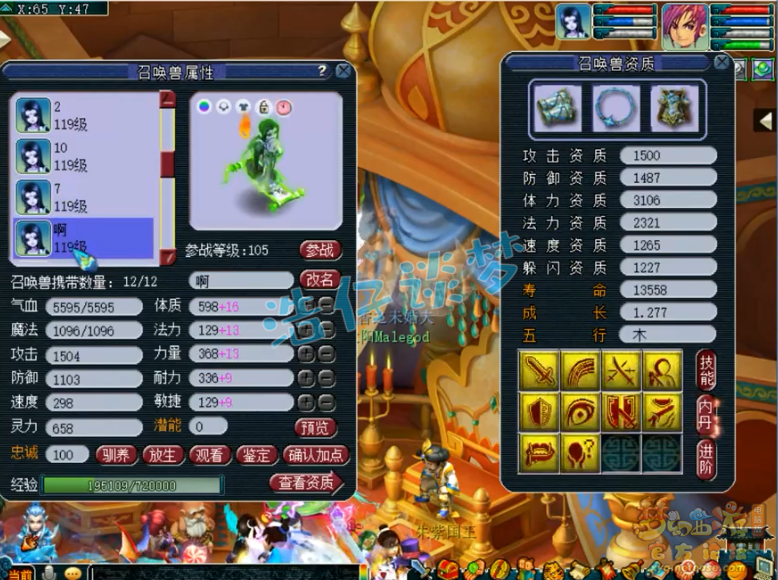Open help for summon attributes panel
This screenshot has height=580, width=778.
click(x=322, y=71)
